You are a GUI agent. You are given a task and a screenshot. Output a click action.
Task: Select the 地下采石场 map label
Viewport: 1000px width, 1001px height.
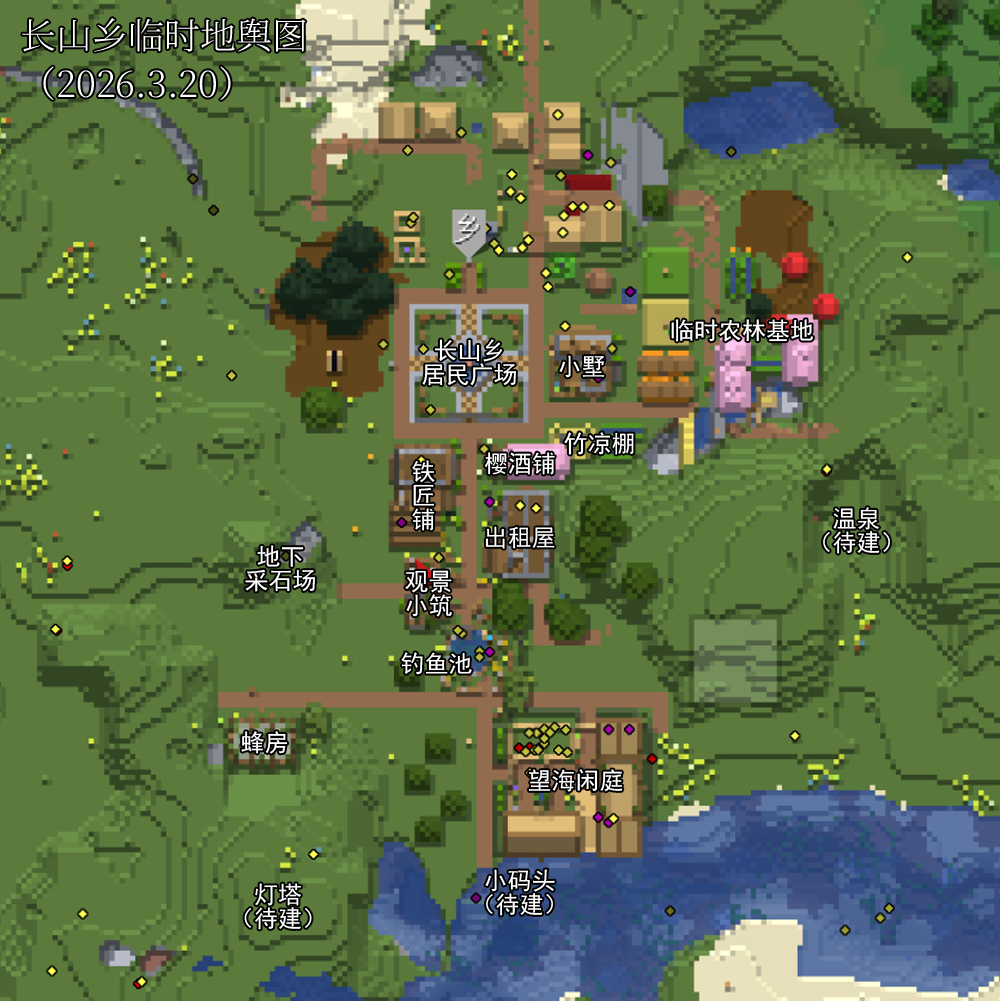coord(280,568)
